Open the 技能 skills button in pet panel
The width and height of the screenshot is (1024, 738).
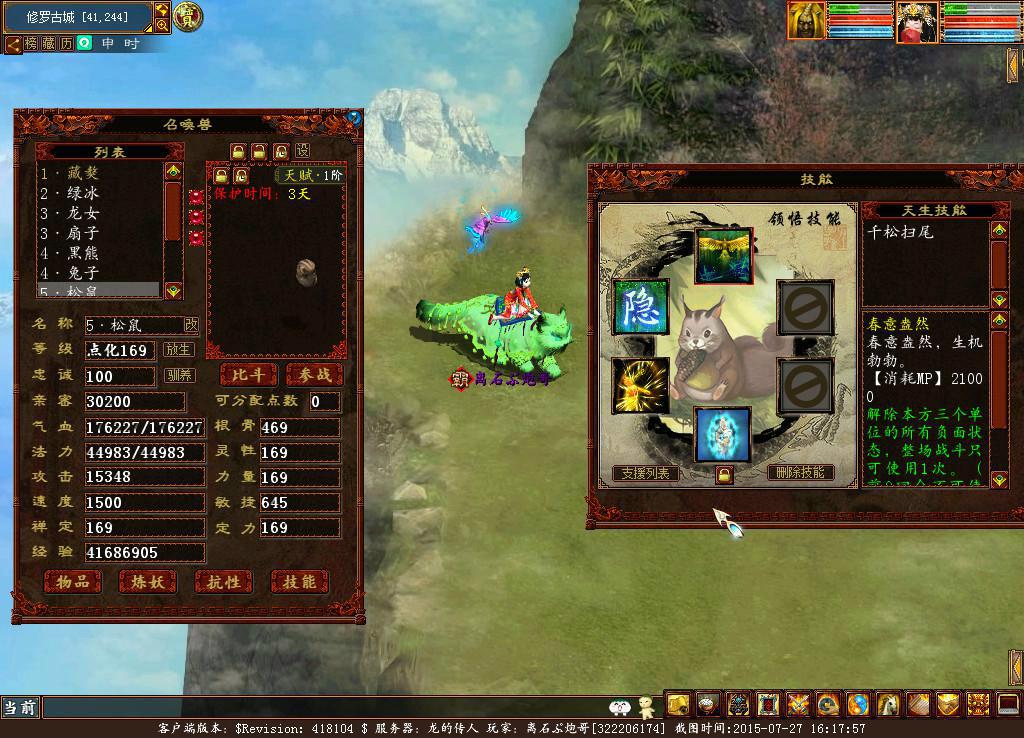click(x=299, y=581)
